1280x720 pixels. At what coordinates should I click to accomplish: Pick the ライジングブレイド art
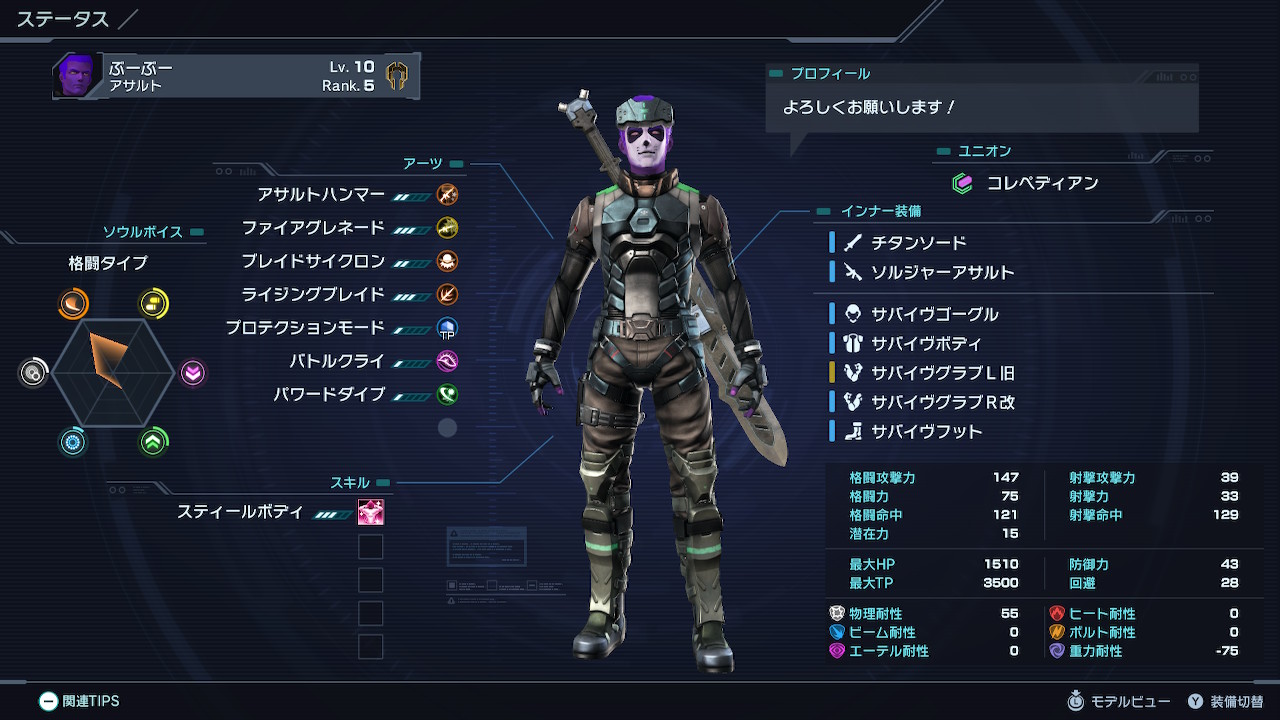coord(313,294)
